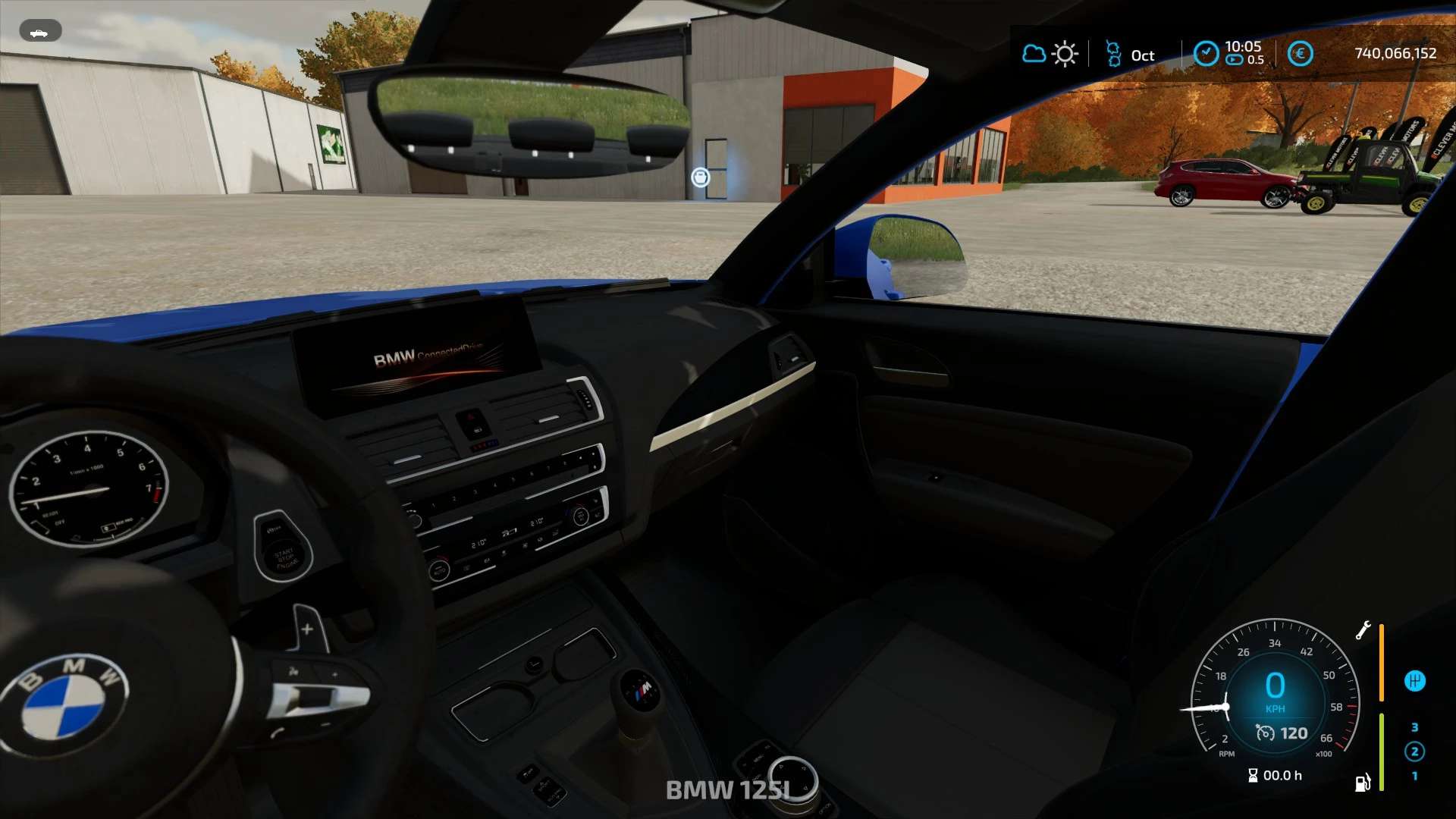Click the clock time icon

1206,53
